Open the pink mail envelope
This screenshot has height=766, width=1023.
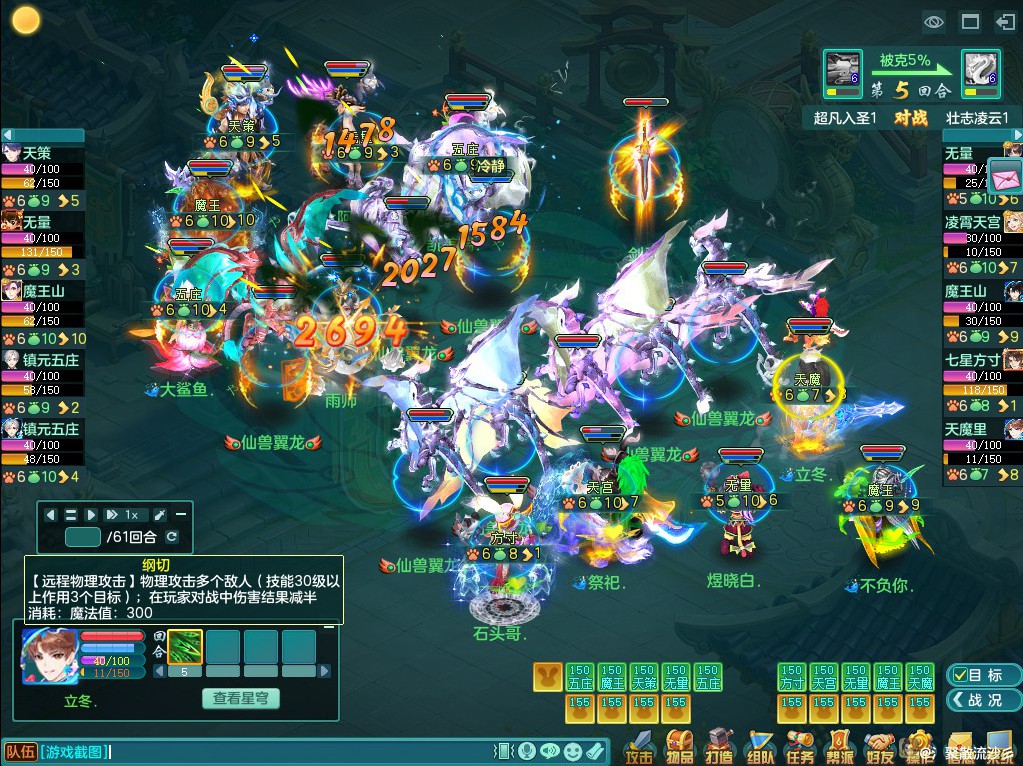[x=1004, y=177]
